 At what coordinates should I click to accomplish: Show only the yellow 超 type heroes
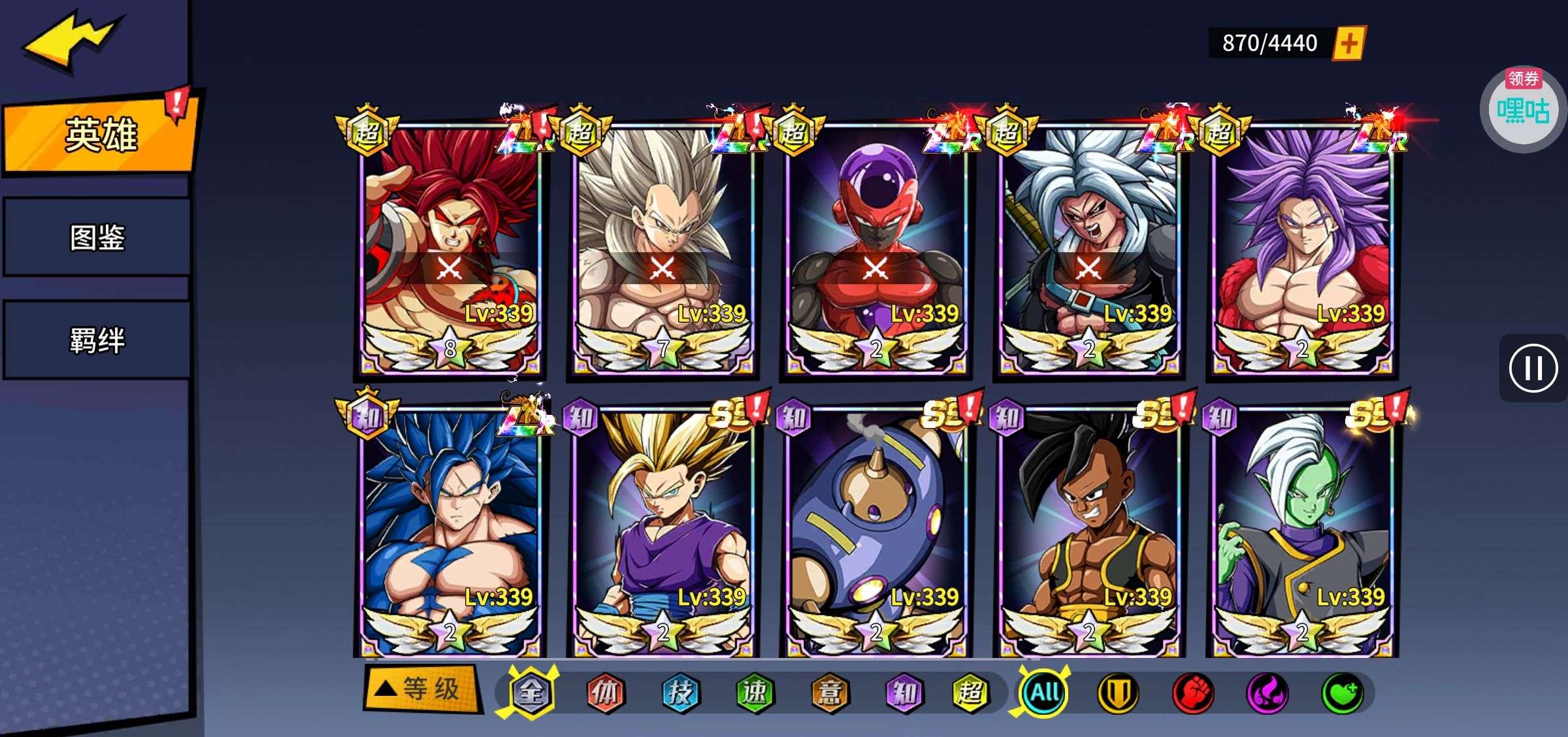point(970,693)
